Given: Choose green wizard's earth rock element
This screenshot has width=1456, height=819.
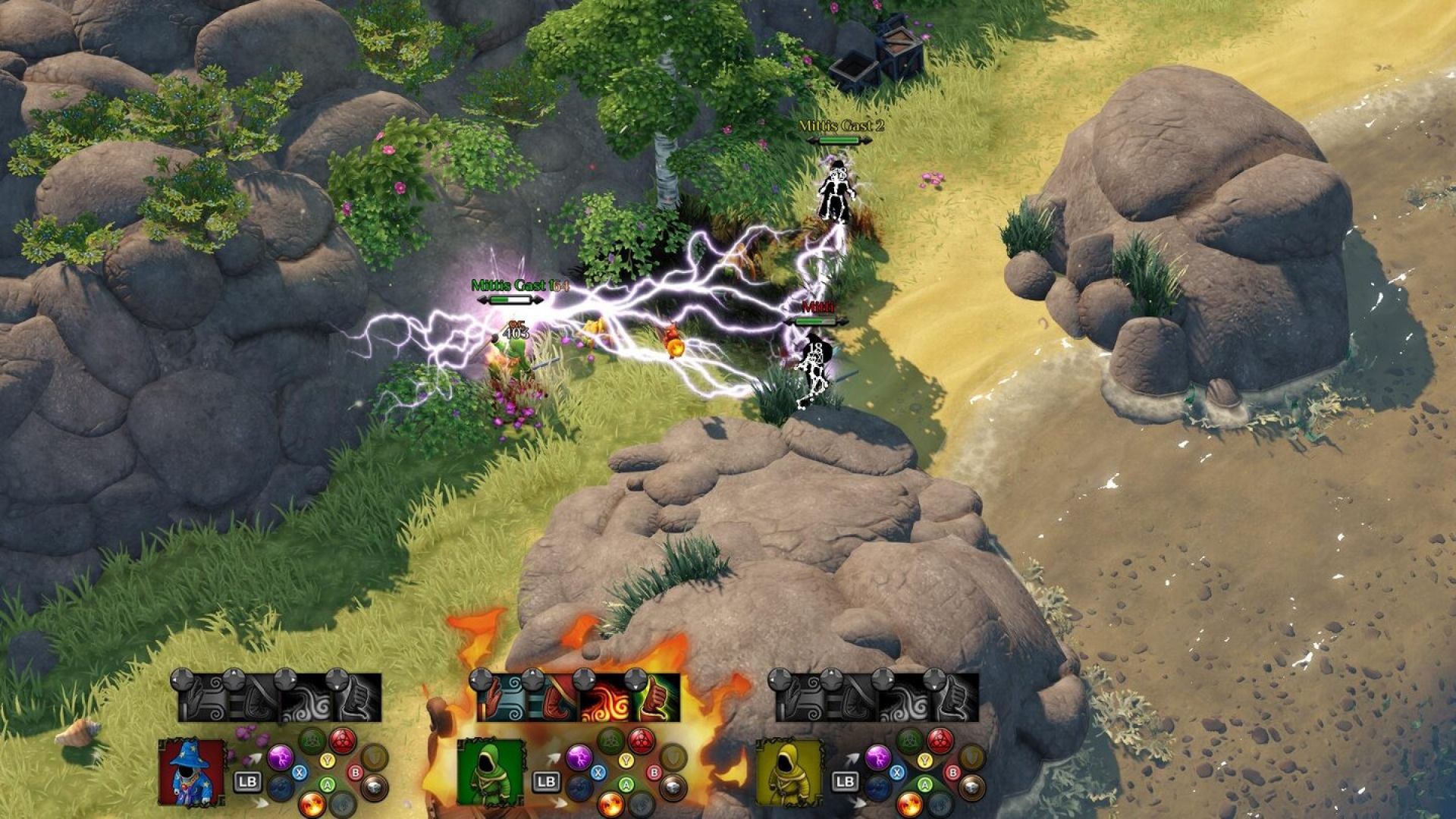Looking at the screenshot, I should (x=672, y=787).
